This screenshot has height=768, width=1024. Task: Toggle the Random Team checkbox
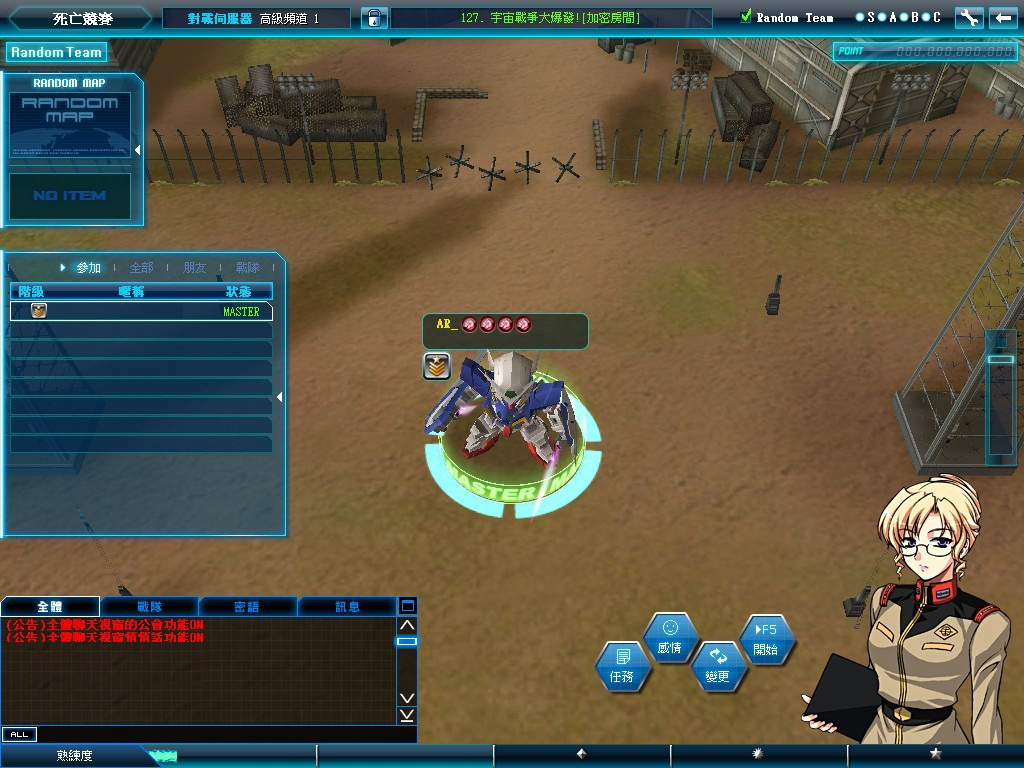point(746,17)
